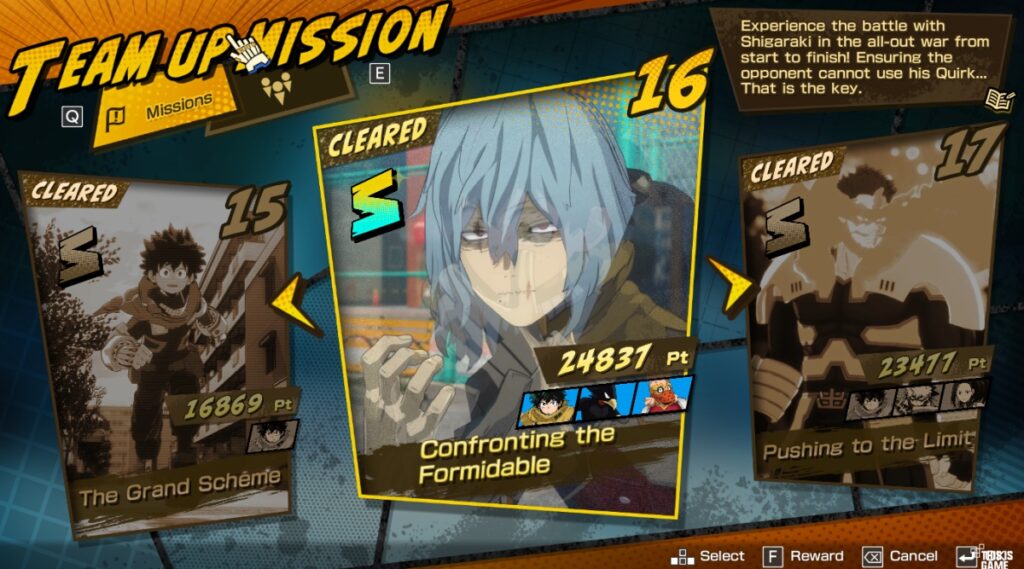
Task: Pick mission 17 Pushing to the Limit card
Action: [x=865, y=320]
